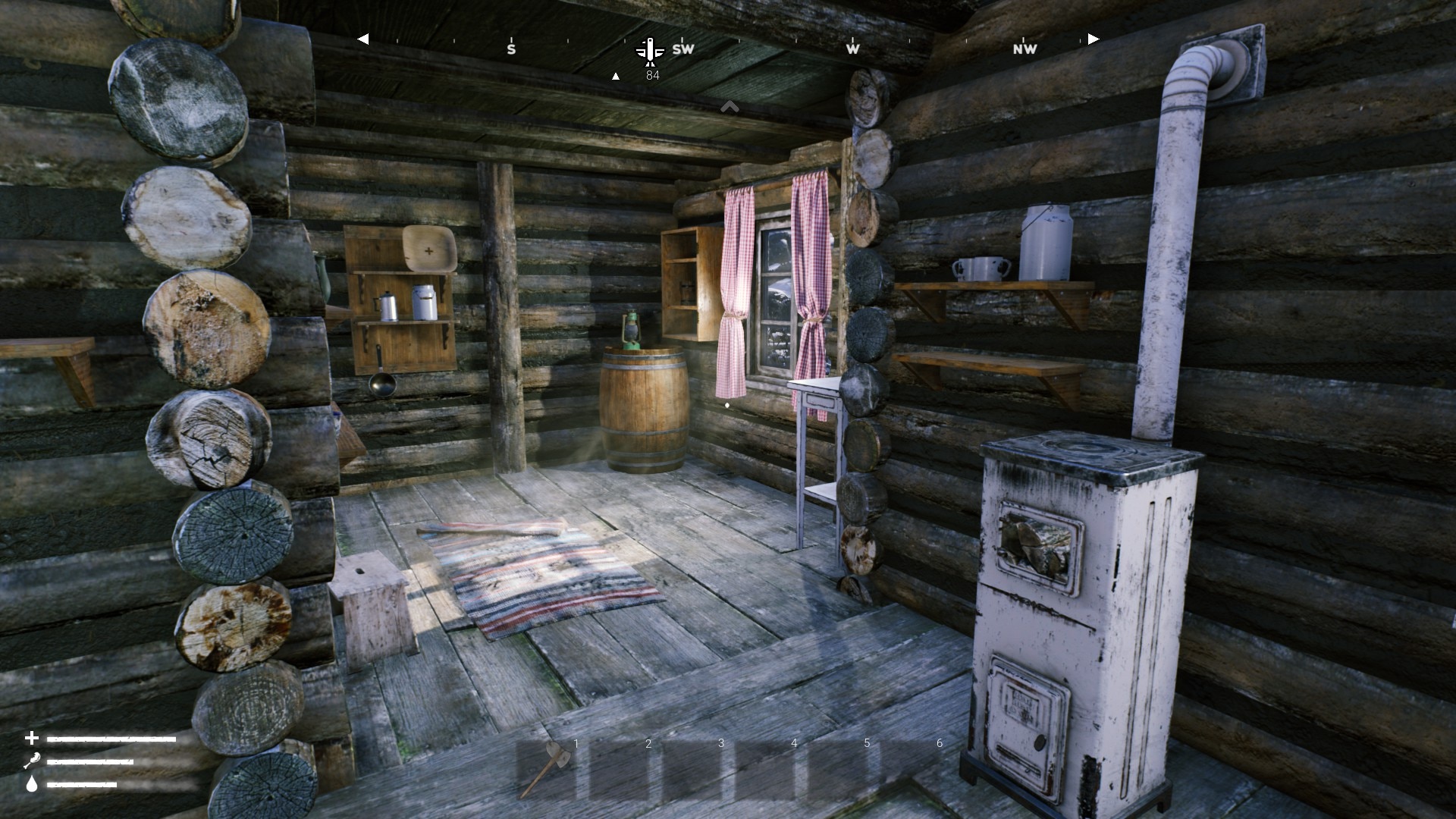Click the right arrow on the compass bar
1456x819 pixels.
click(x=1093, y=39)
